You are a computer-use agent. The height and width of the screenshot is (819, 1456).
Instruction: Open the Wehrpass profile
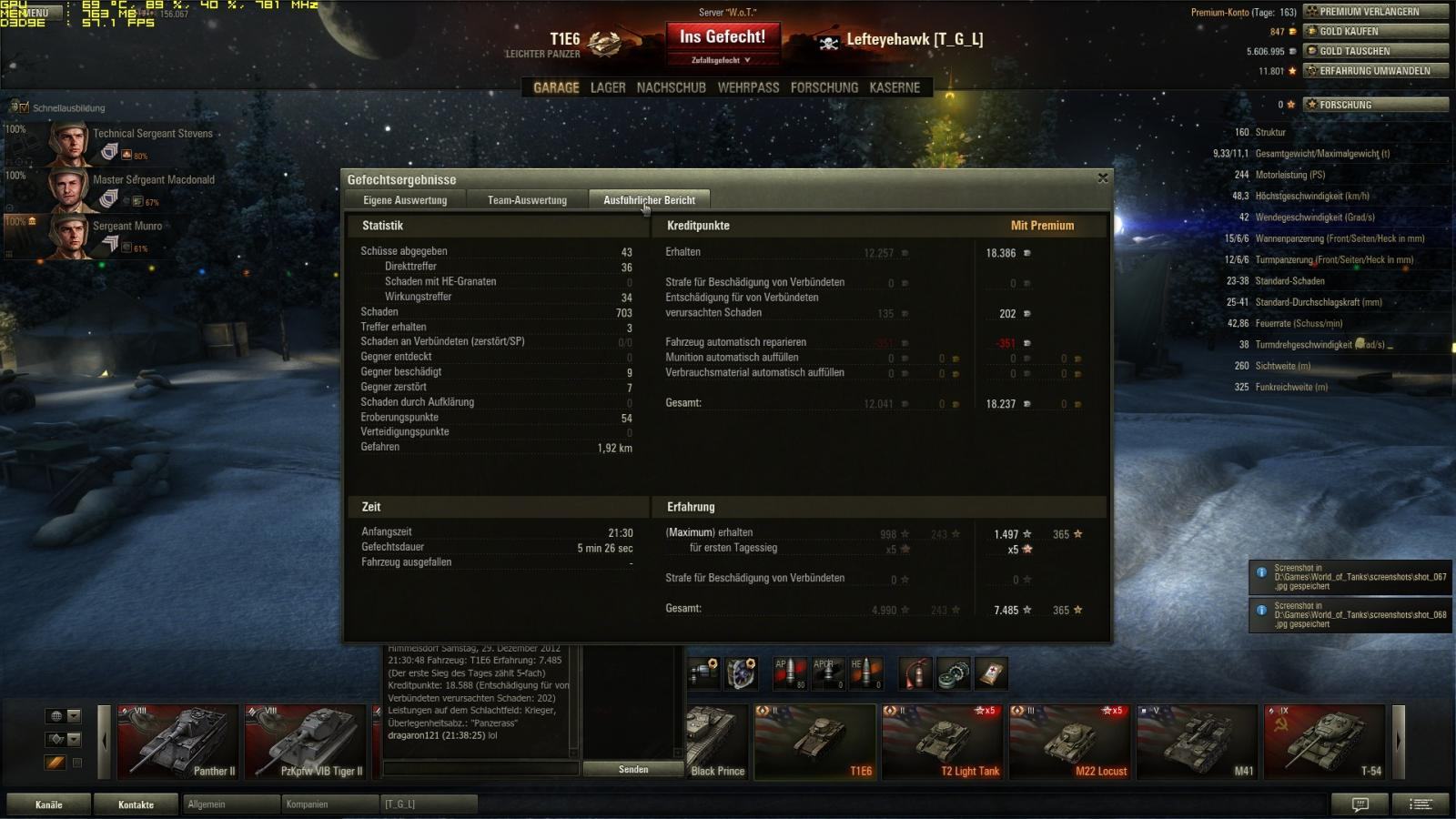click(748, 87)
